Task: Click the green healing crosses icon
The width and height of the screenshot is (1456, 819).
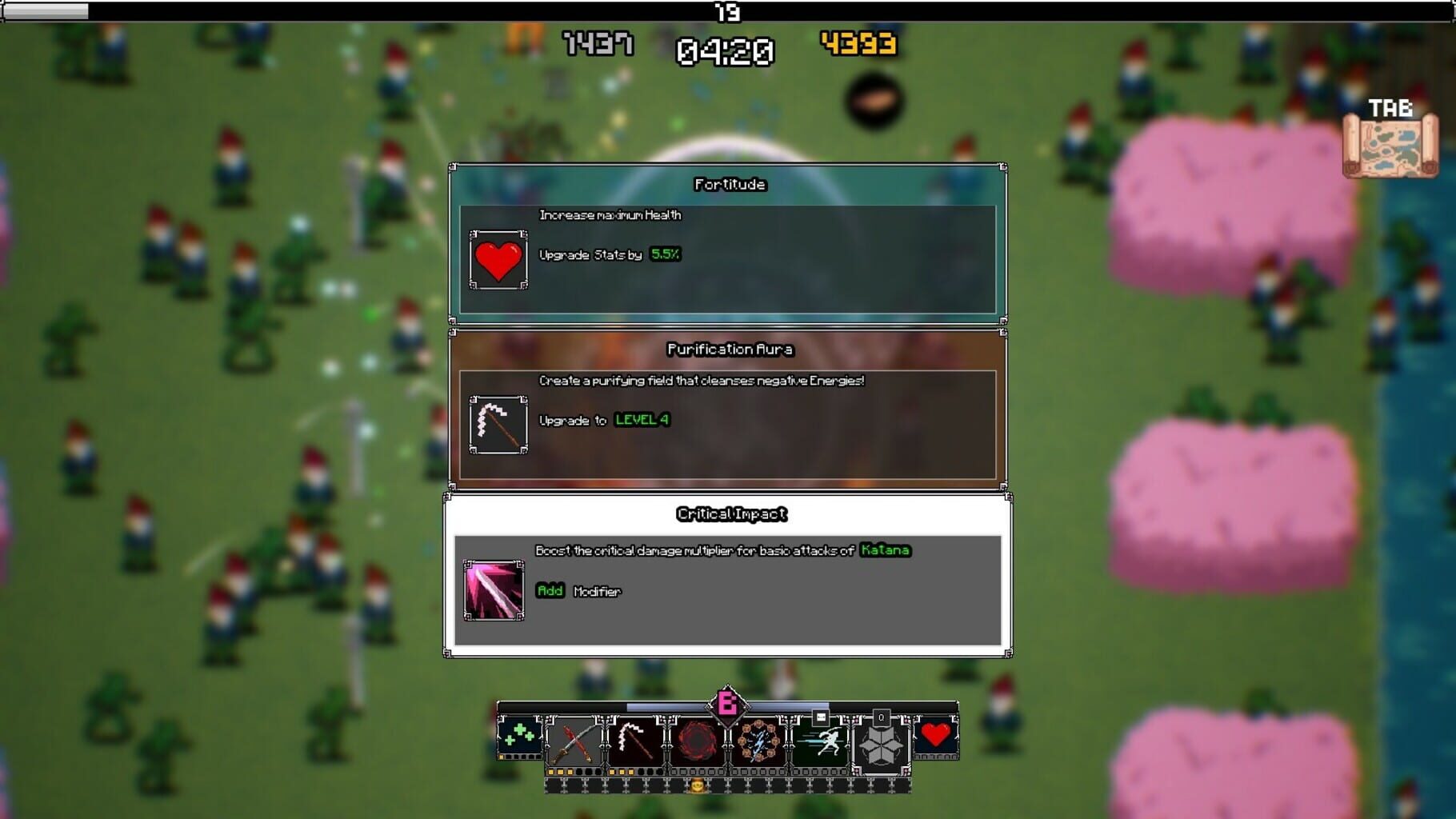Action: tap(520, 737)
